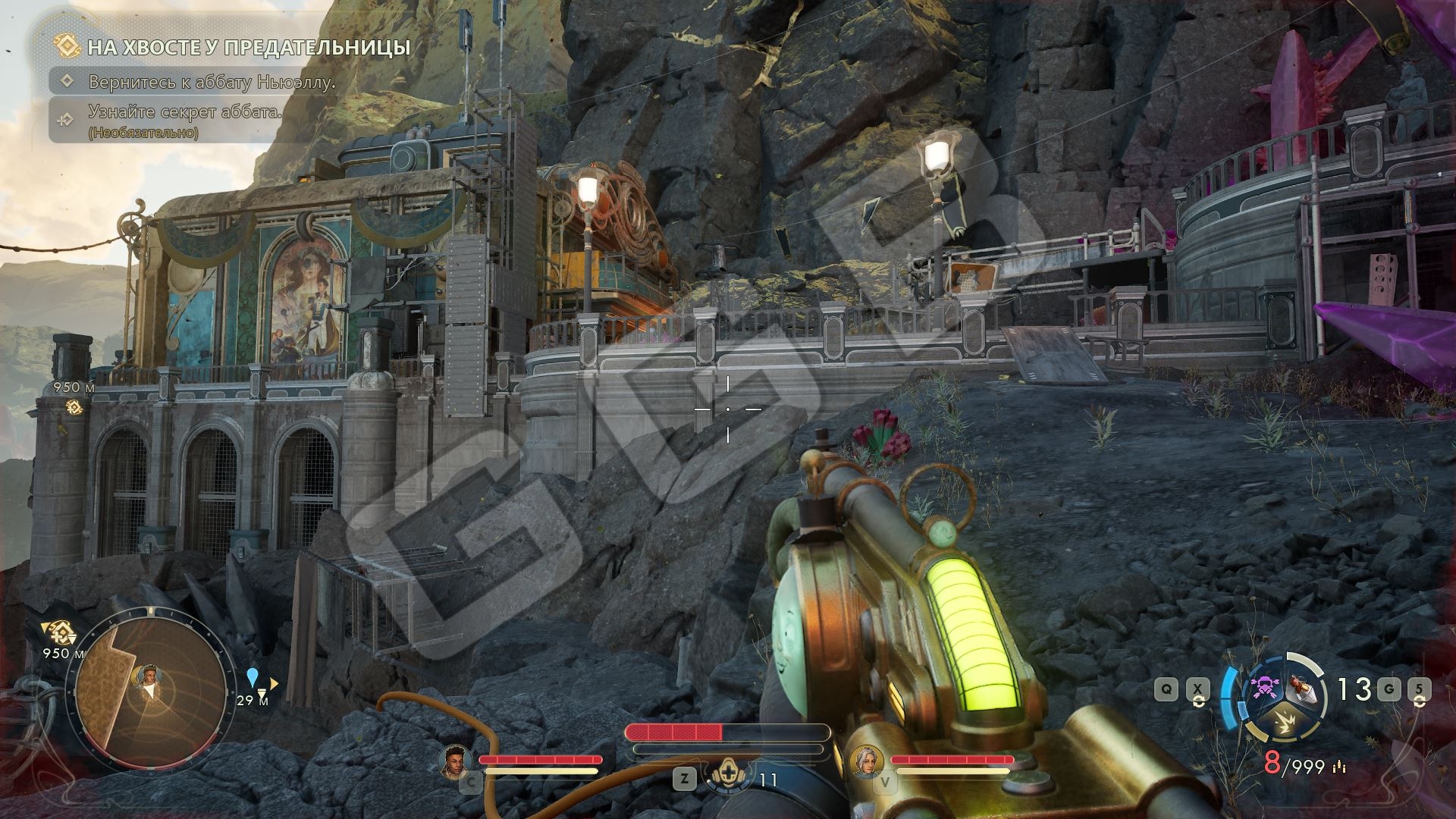
Task: Select the optional objective "Узнайте секрет аббата"
Action: point(184,112)
